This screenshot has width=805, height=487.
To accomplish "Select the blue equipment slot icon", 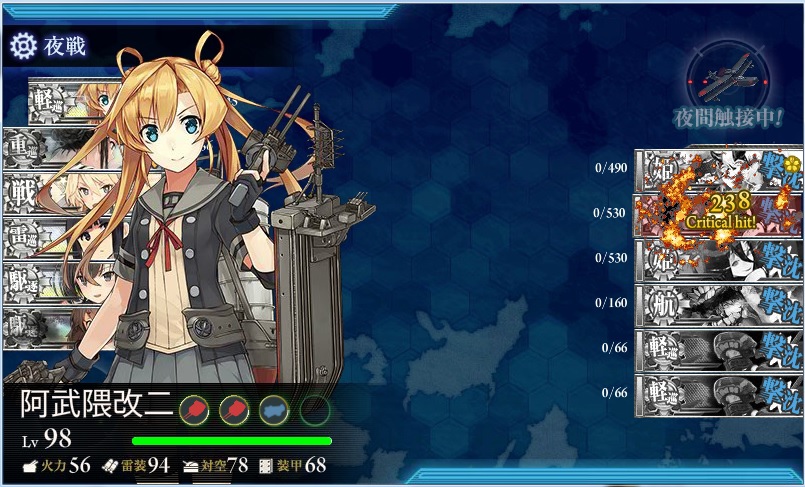I will 274,409.
